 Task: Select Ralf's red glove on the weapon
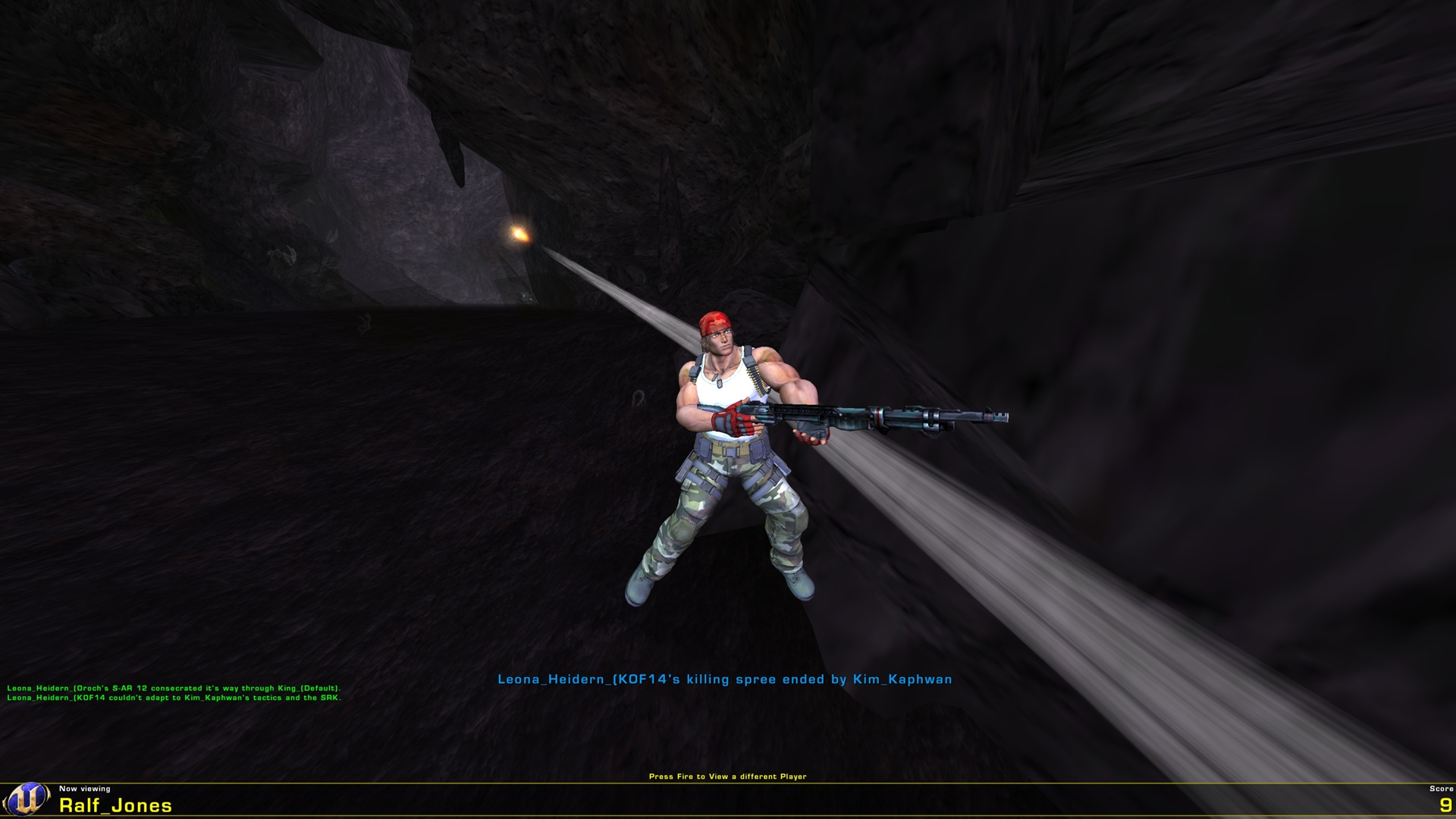point(730,419)
